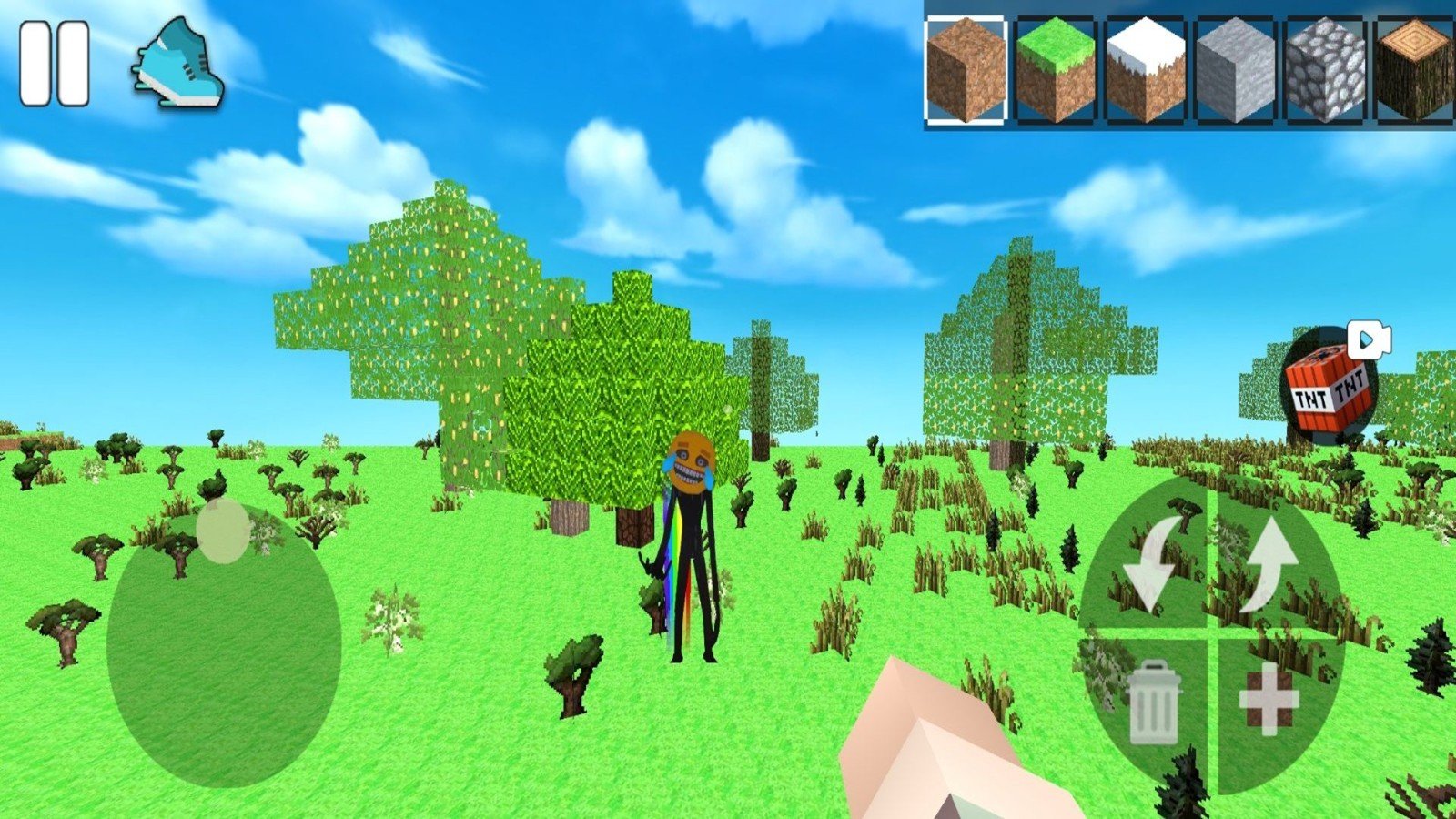Screen dimensions: 1456x819
Task: Tap the plus place-block button
Action: [x=1268, y=700]
